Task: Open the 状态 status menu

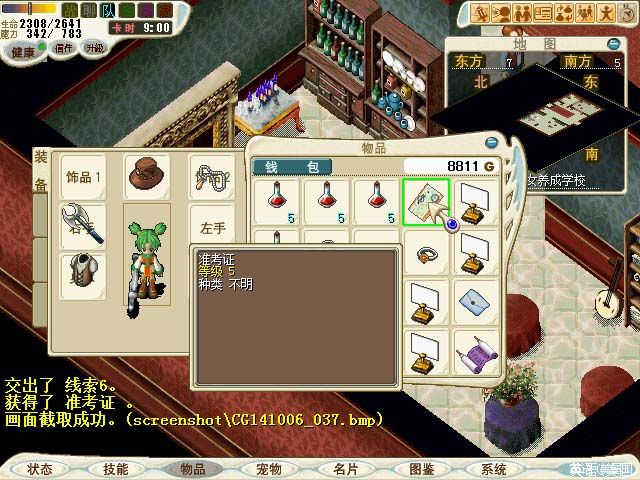Action: click(41, 468)
